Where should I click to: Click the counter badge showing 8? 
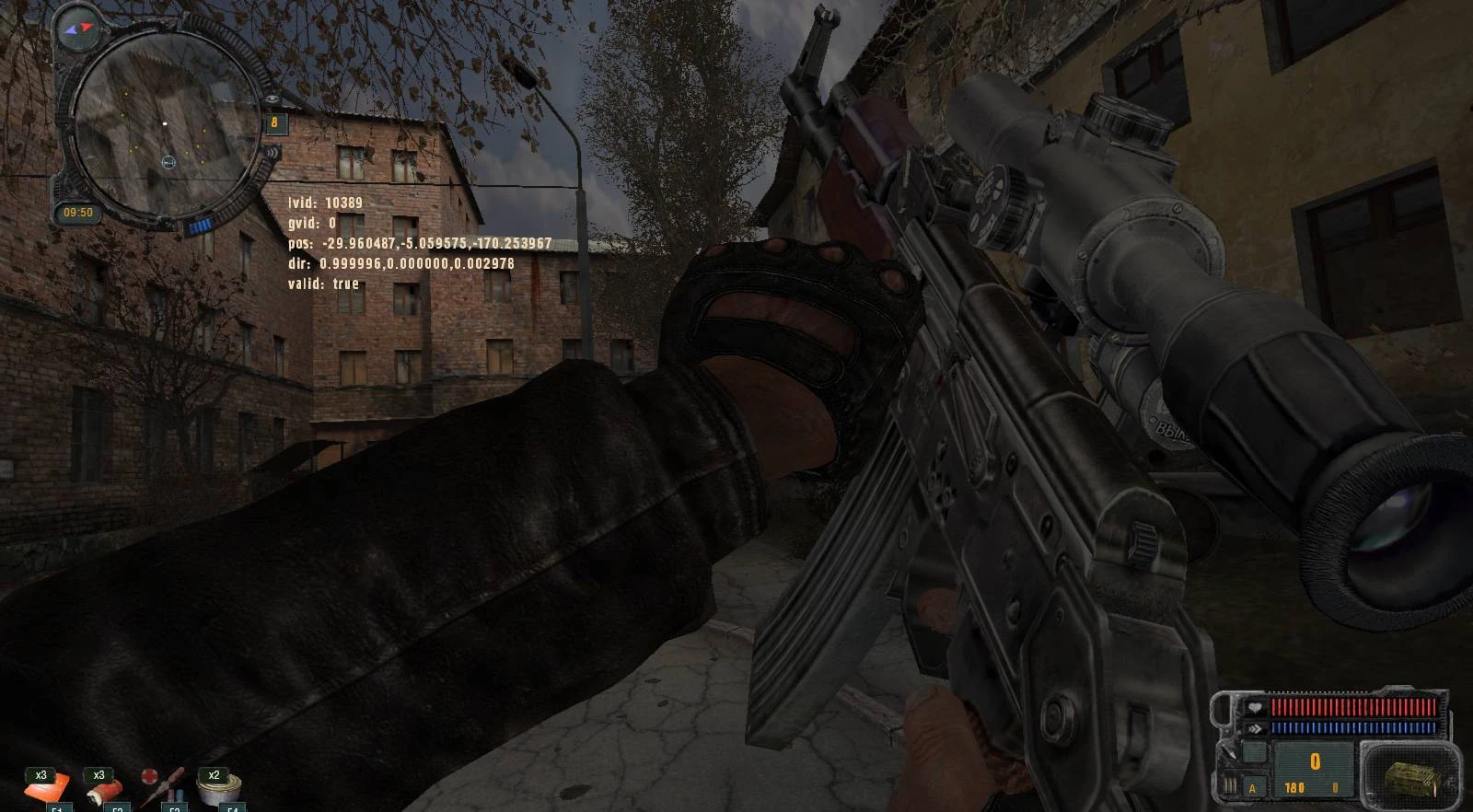(x=274, y=123)
